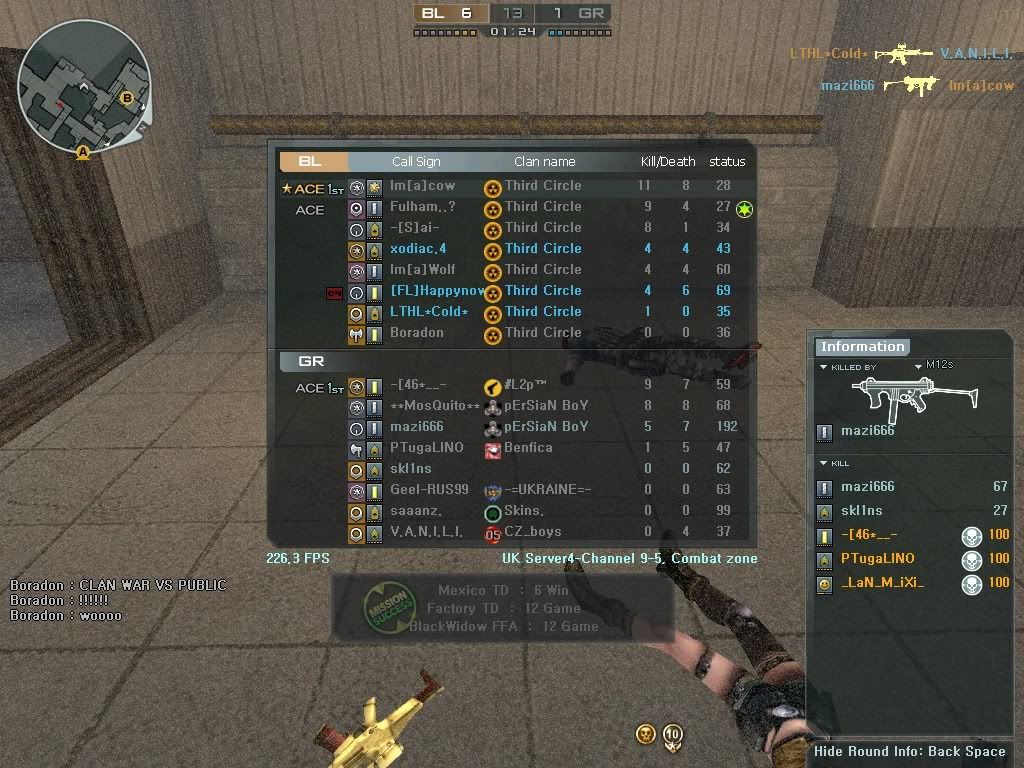
Task: Click the Call Sign column header
Action: pos(416,162)
